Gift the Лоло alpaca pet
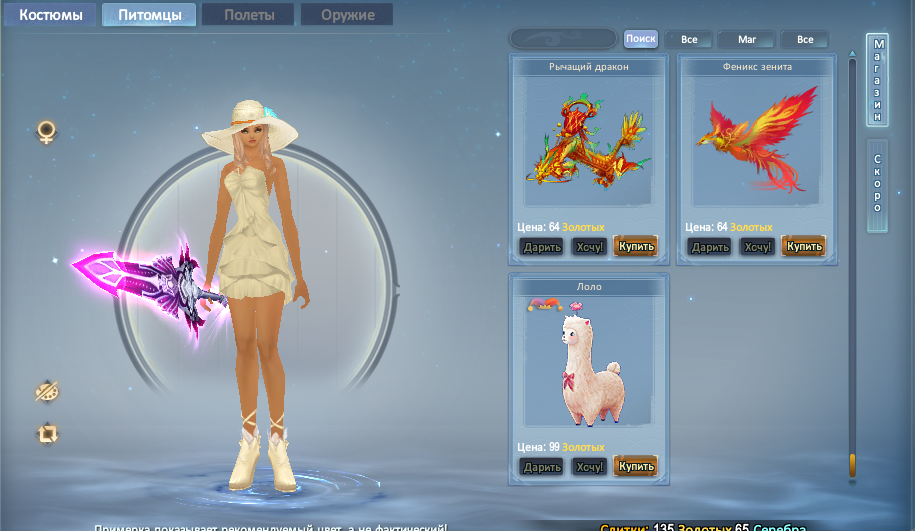 click(542, 466)
